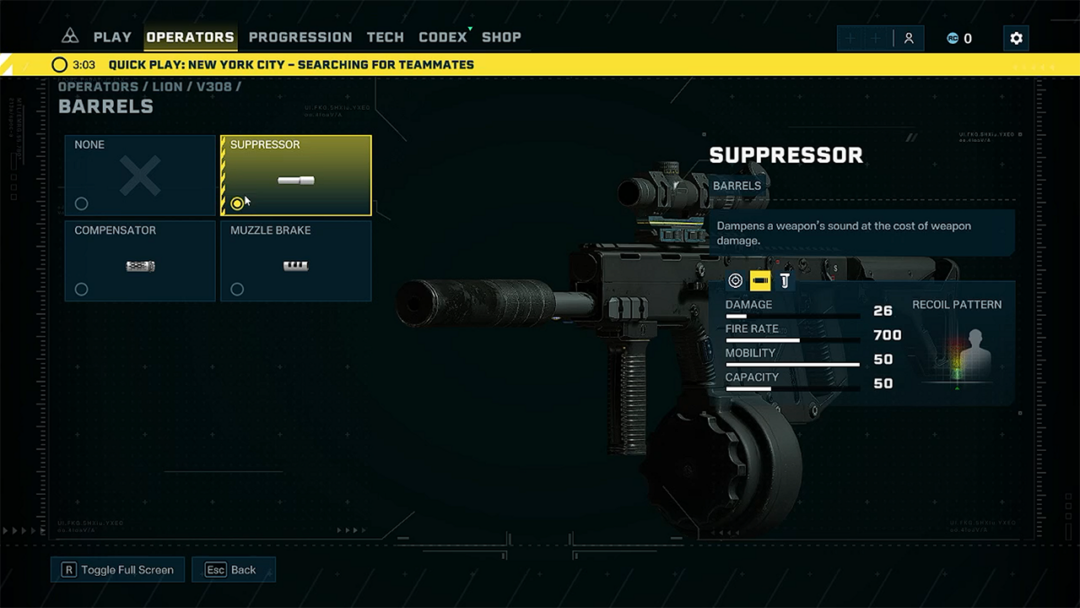
Task: Open the currency balance display
Action: click(x=959, y=38)
